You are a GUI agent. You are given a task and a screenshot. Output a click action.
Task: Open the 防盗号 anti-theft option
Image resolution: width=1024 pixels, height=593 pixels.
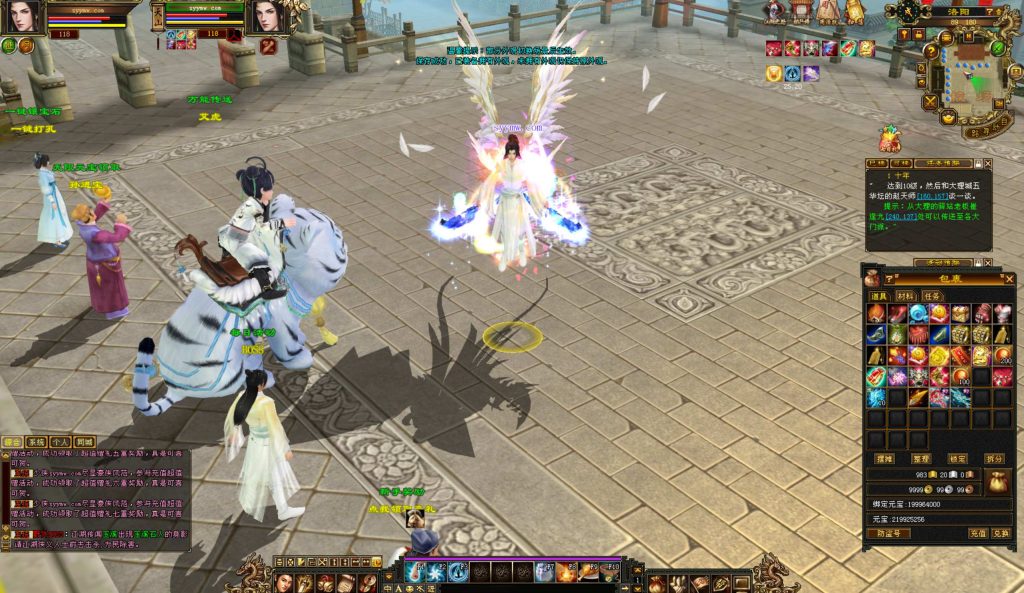click(x=888, y=534)
